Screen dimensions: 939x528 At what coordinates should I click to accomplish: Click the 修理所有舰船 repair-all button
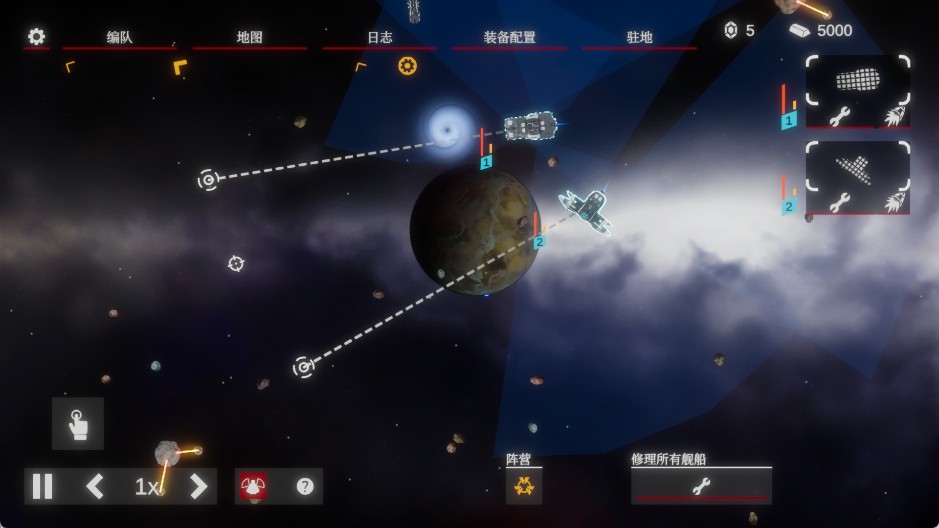(701, 486)
